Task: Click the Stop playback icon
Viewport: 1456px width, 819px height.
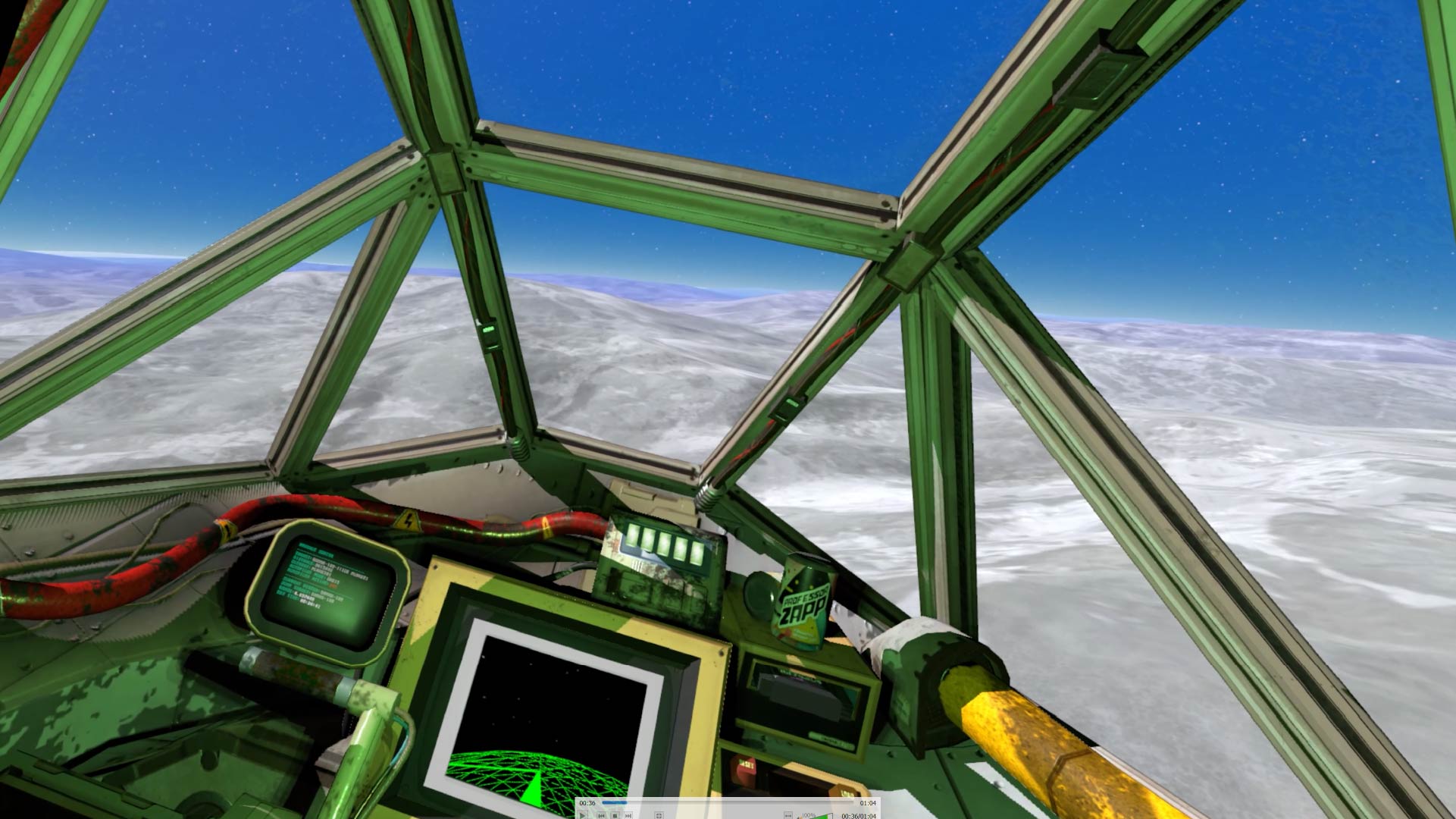Action: (615, 816)
